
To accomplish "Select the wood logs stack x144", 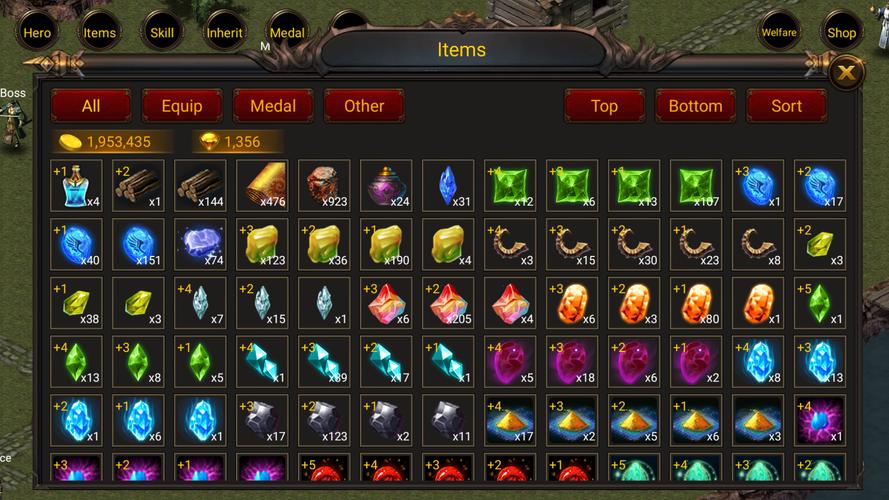I will click(201, 186).
